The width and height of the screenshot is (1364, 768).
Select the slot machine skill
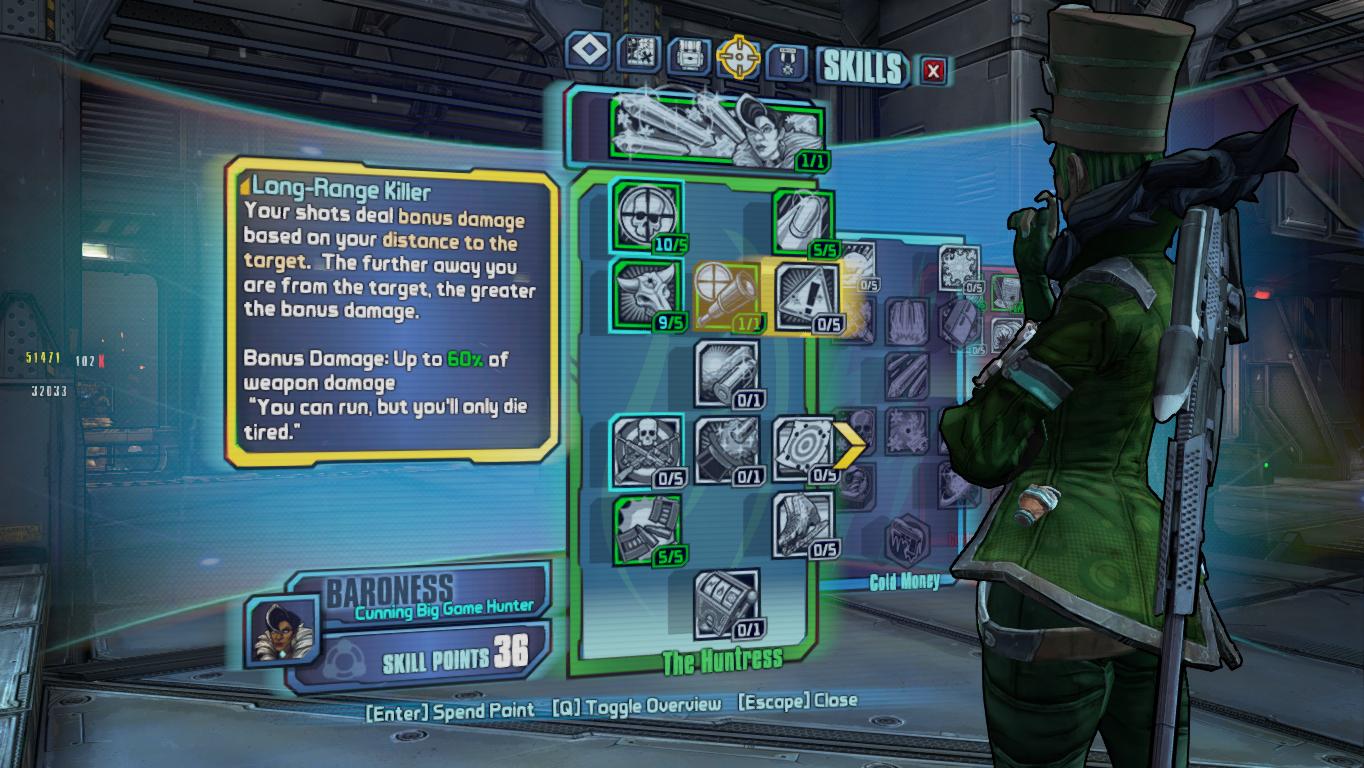click(x=725, y=604)
